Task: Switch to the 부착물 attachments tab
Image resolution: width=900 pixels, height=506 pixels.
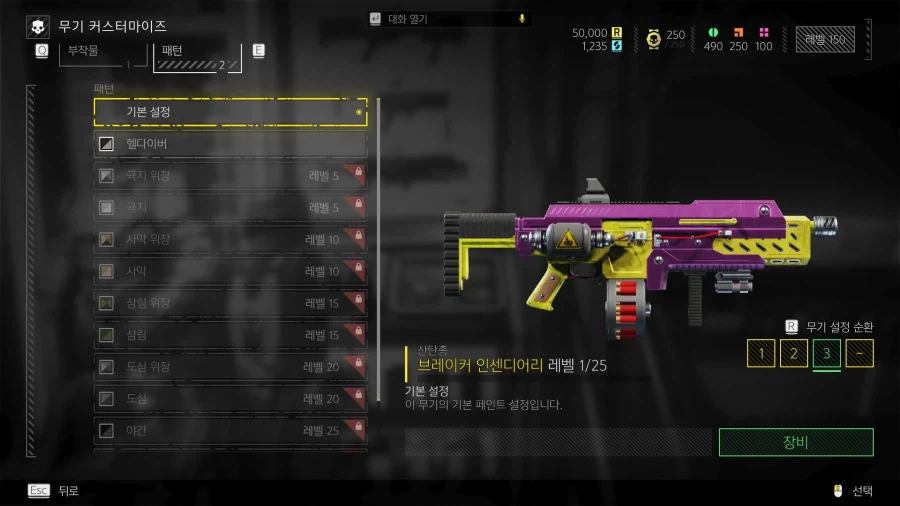Action: 97,53
